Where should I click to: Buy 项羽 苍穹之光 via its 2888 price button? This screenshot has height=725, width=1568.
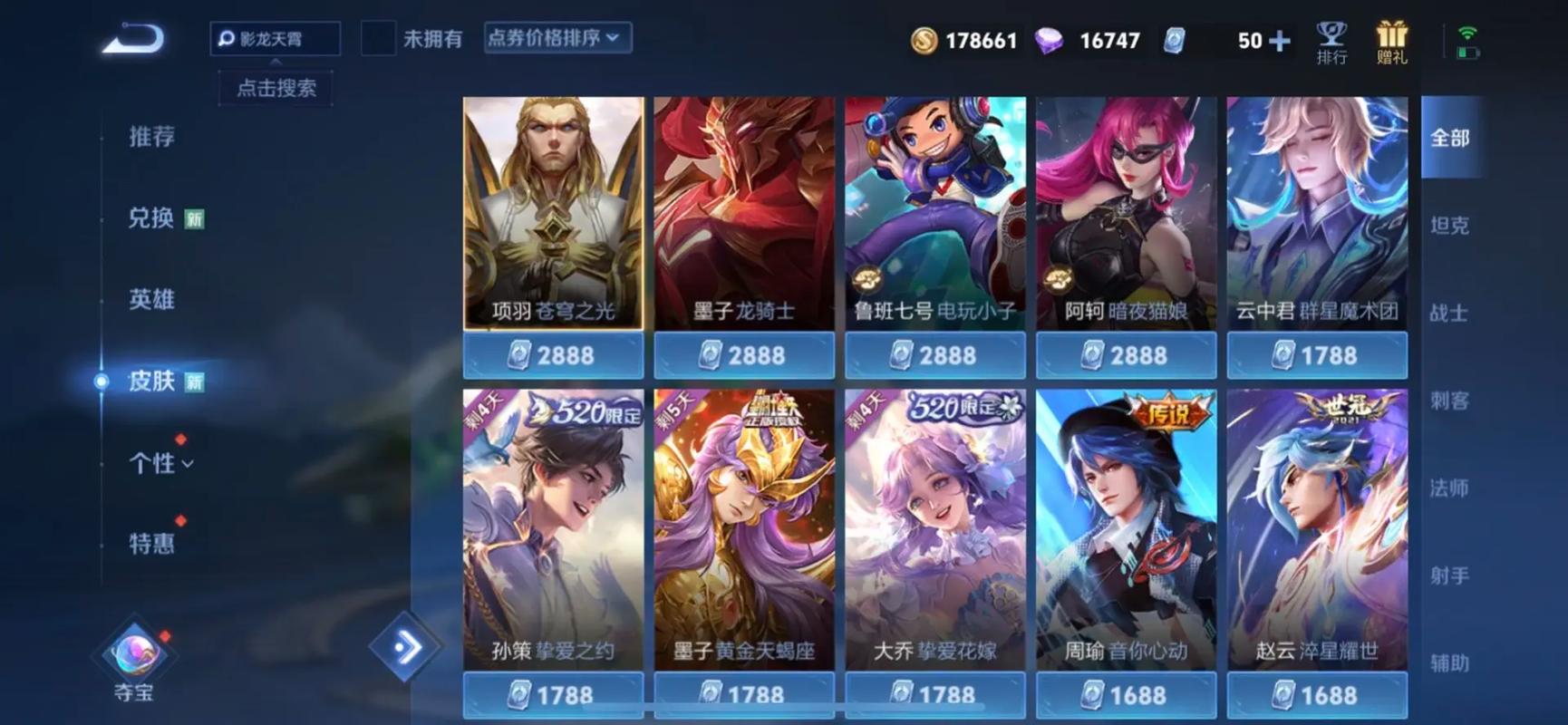pos(553,354)
